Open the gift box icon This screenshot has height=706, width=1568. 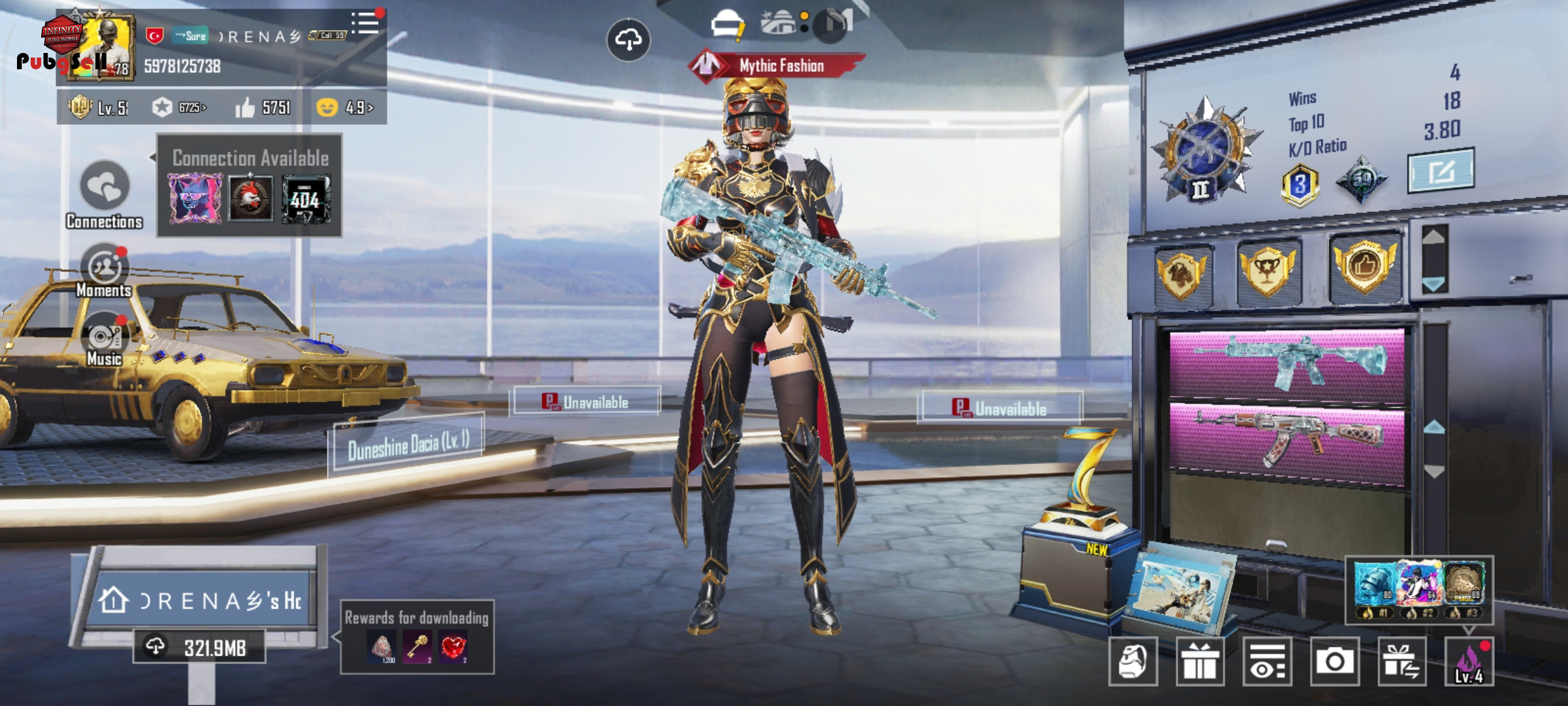(1200, 662)
